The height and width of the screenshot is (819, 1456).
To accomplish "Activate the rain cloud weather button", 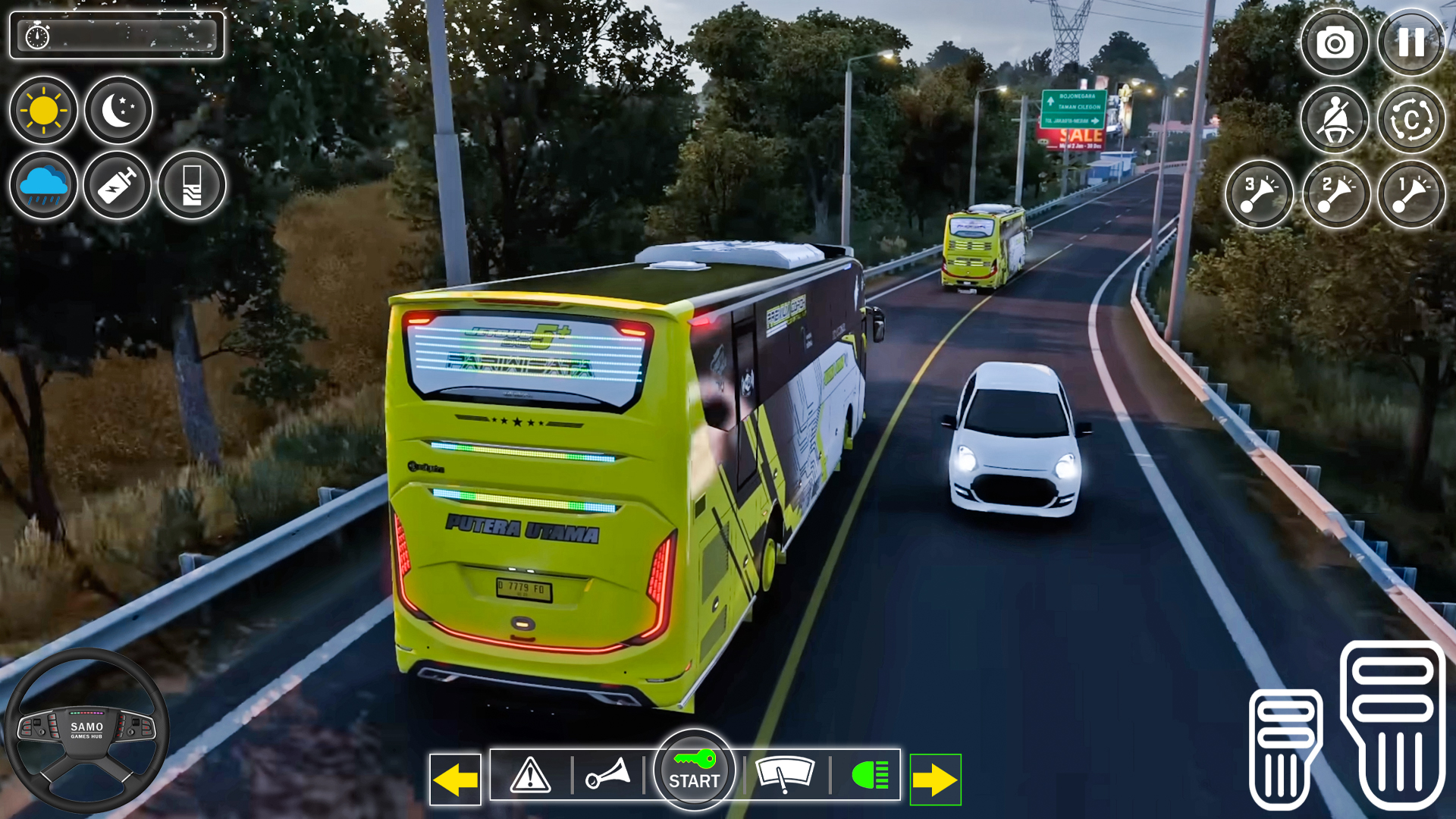I will point(43,186).
